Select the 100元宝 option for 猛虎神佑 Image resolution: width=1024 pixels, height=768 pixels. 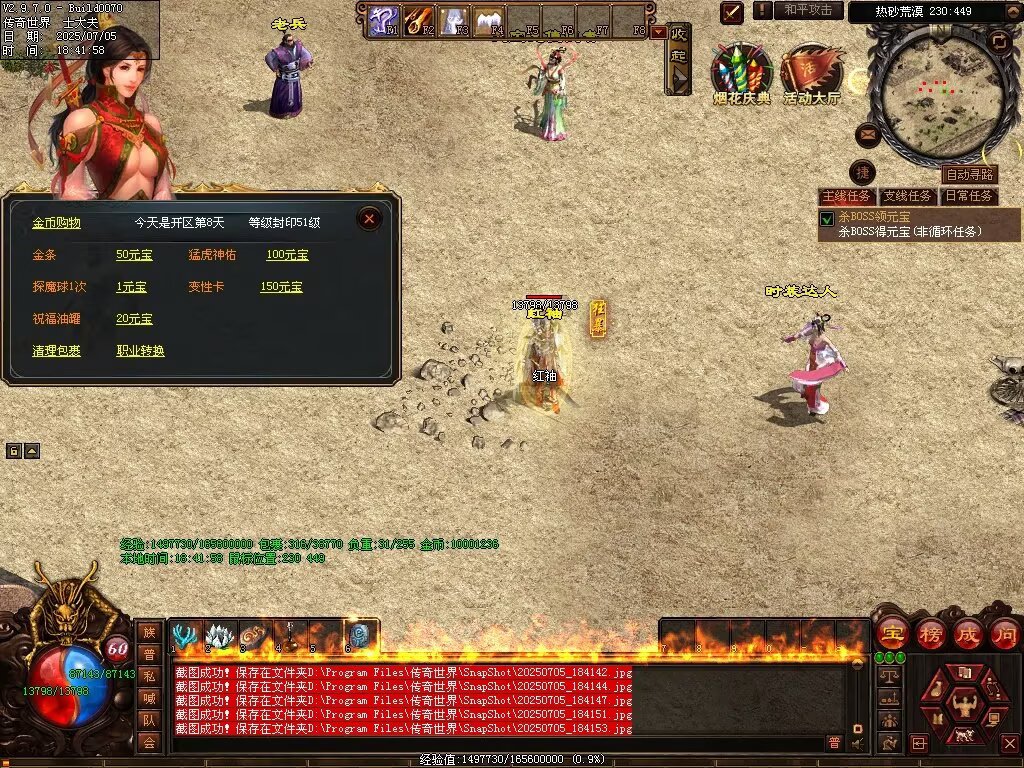(x=287, y=255)
